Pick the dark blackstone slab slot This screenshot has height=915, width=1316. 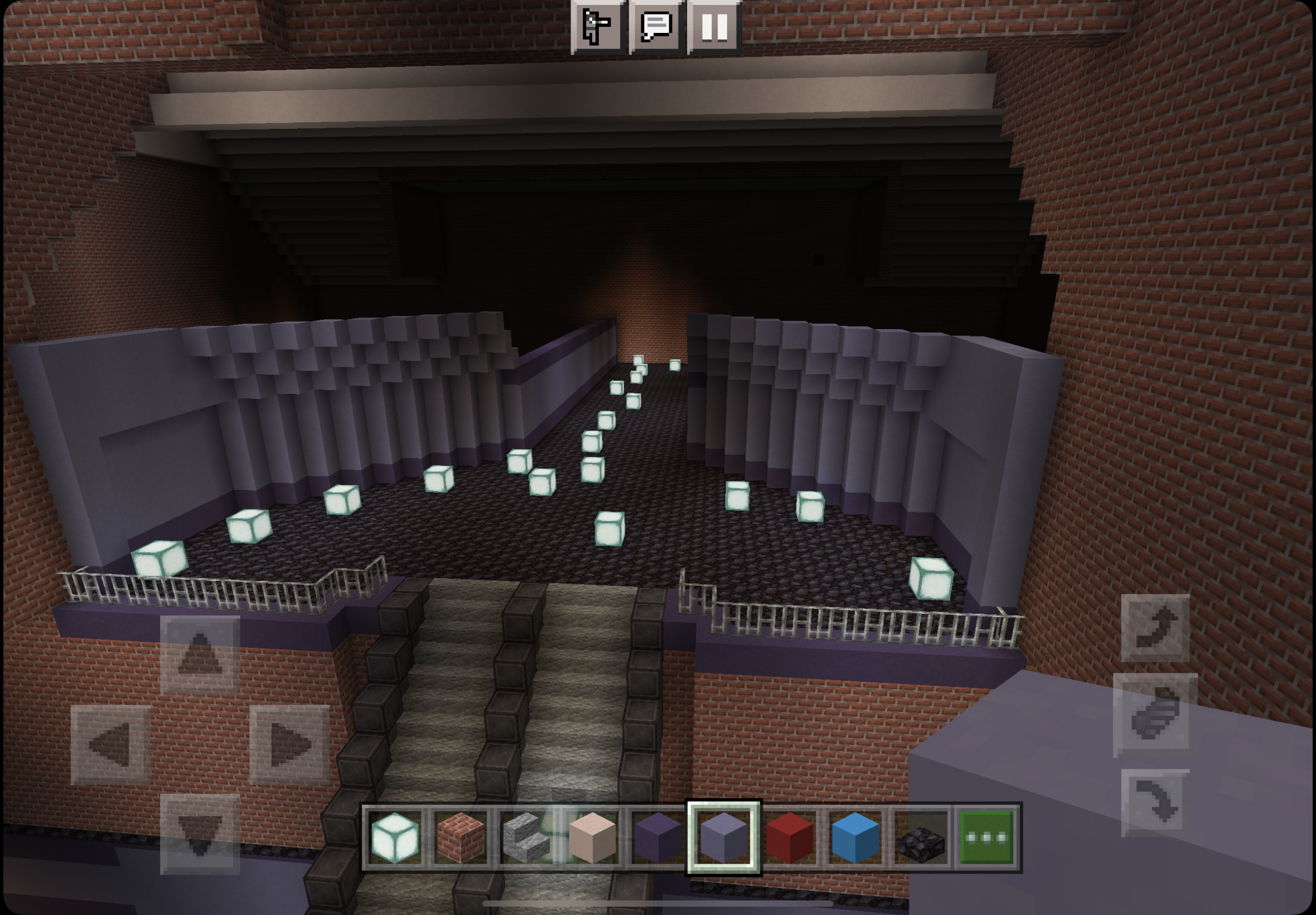click(921, 837)
